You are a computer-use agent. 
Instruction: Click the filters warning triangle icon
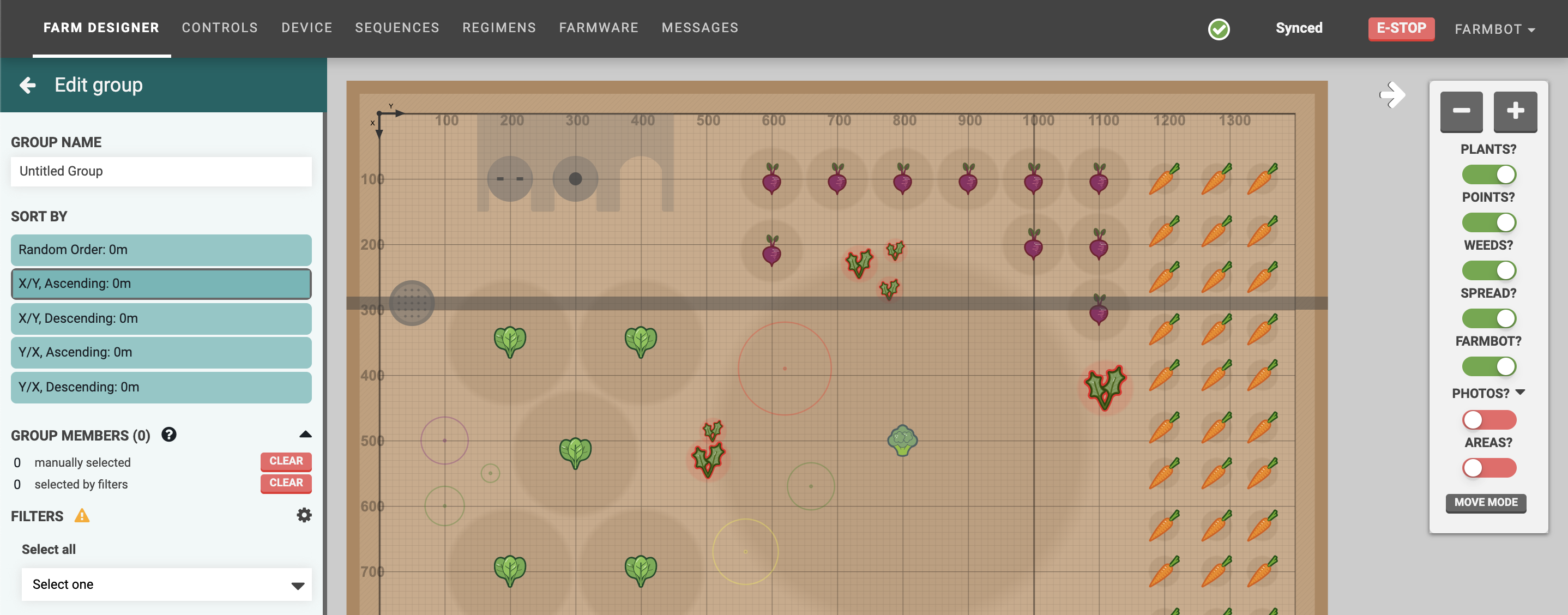pyautogui.click(x=82, y=516)
